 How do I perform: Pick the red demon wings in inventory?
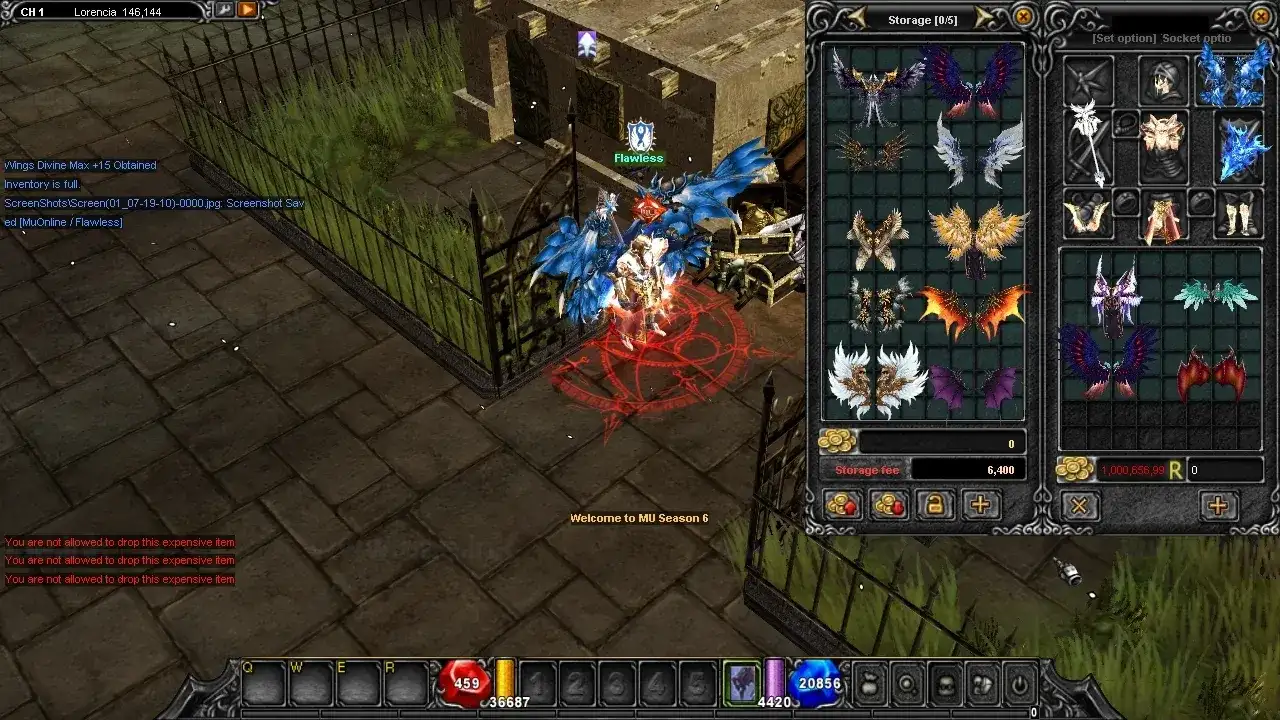click(1212, 372)
